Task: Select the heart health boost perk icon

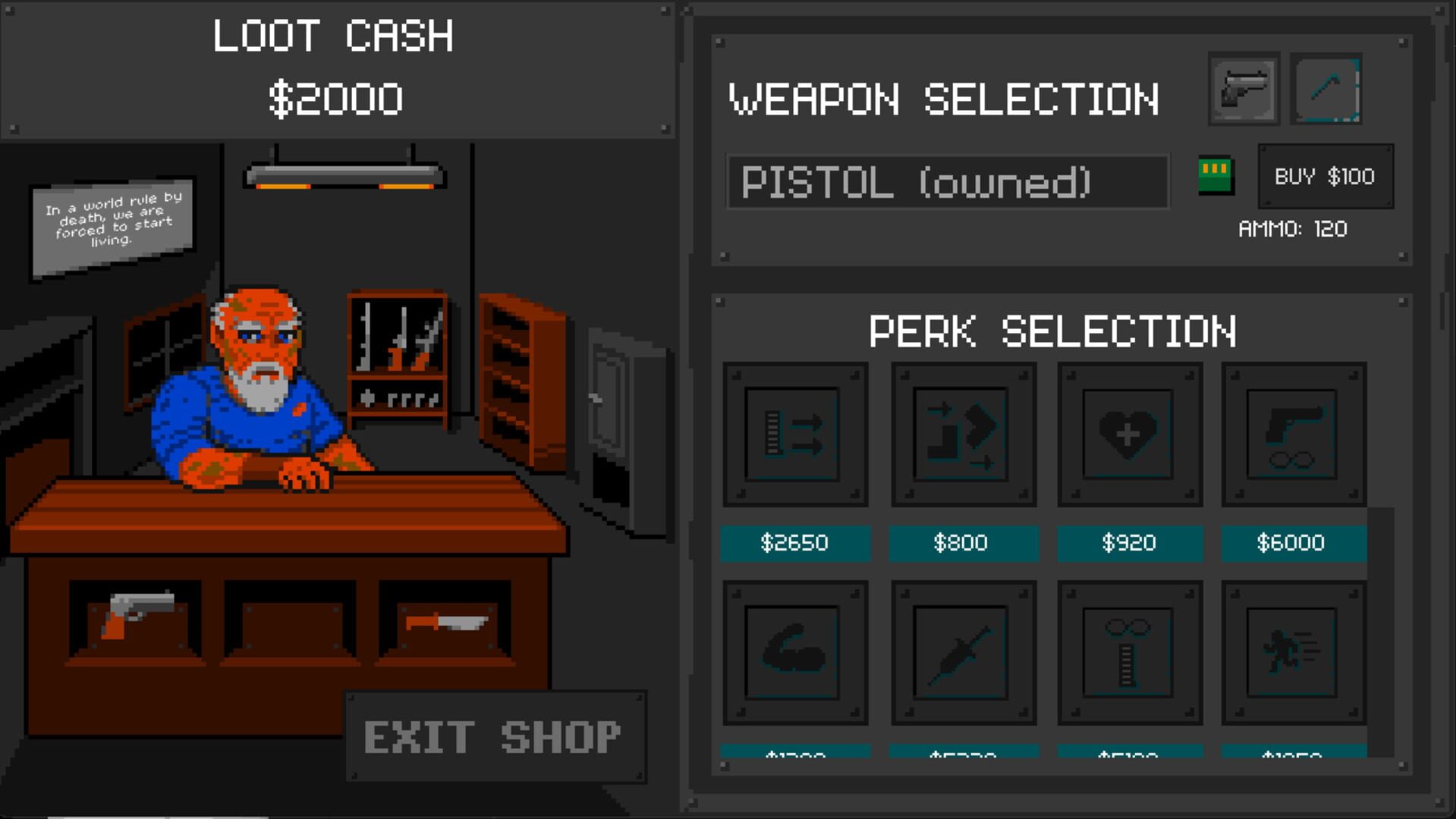Action: click(x=1130, y=432)
